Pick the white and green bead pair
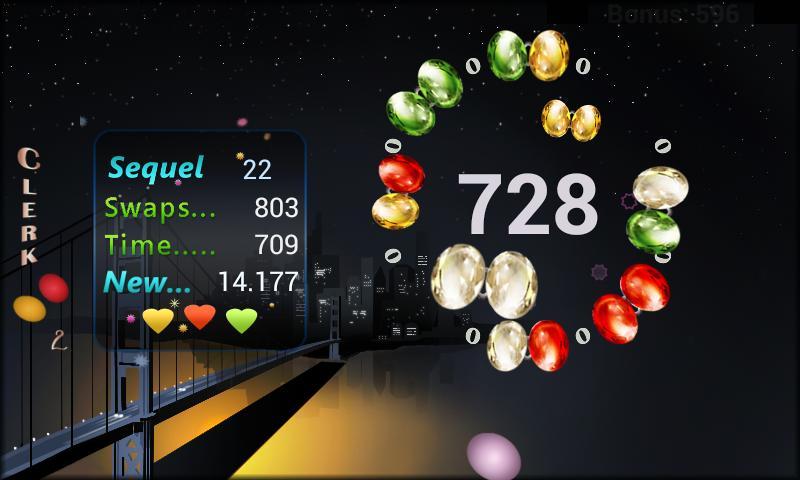Viewport: 800px width, 480px height. click(654, 208)
